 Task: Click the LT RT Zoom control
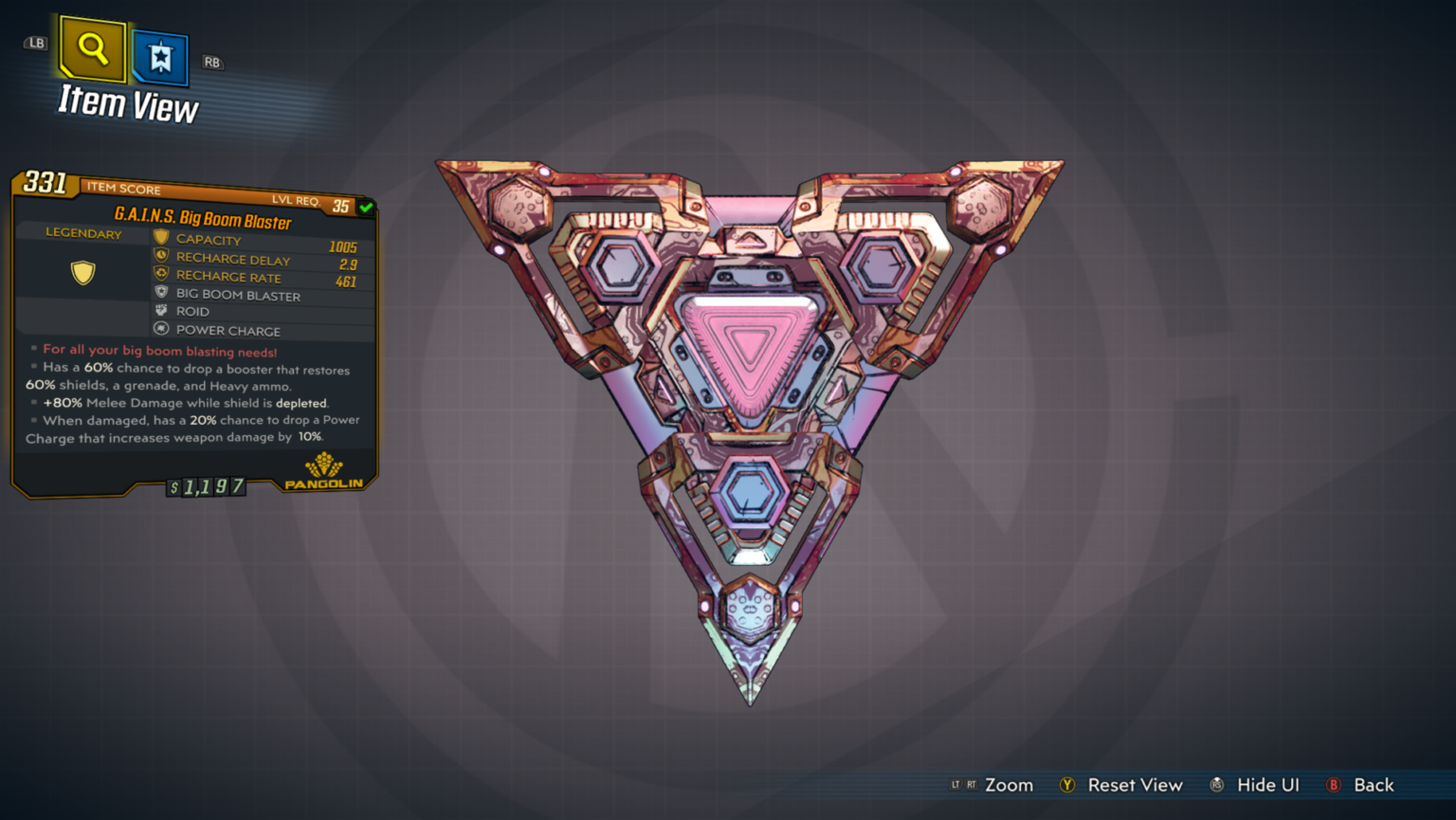[991, 785]
